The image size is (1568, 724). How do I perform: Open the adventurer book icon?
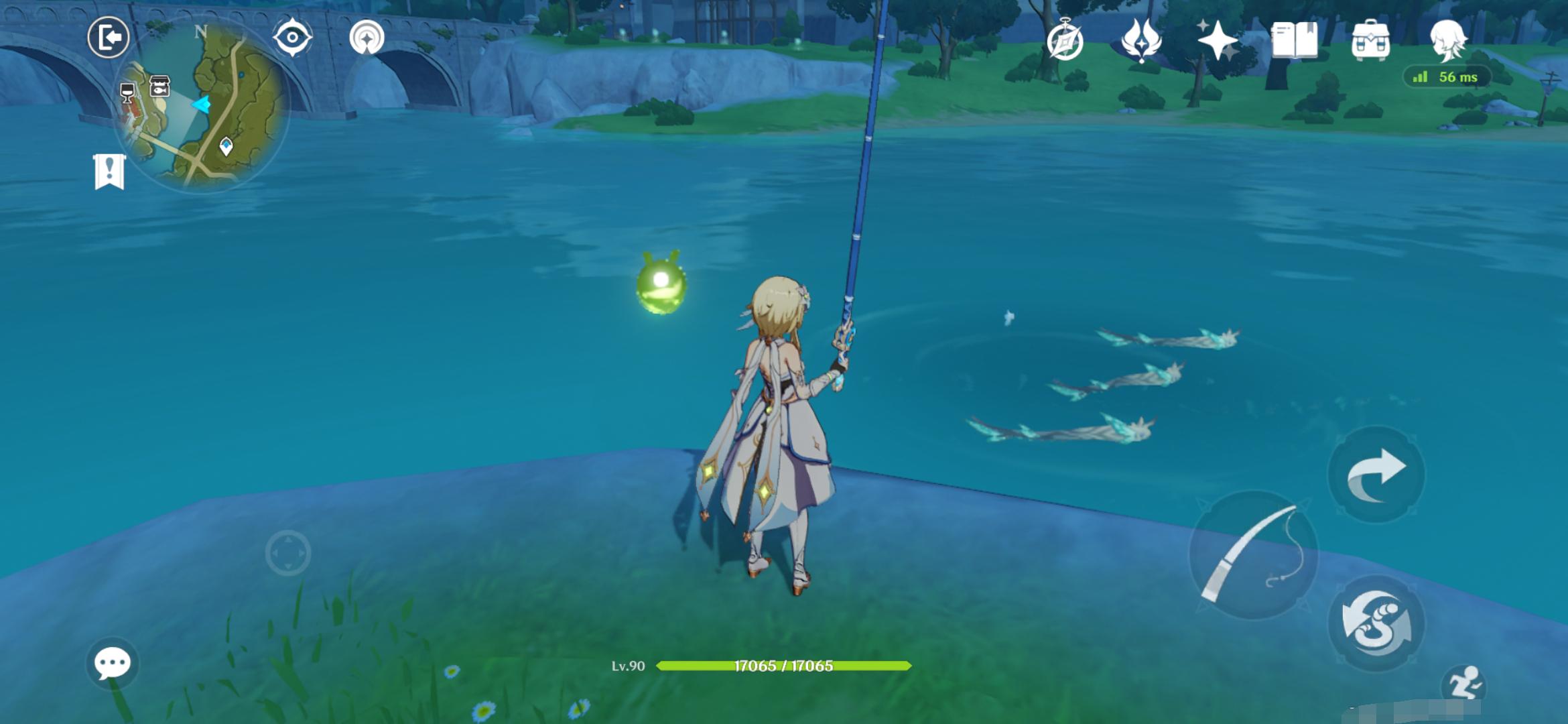1294,40
